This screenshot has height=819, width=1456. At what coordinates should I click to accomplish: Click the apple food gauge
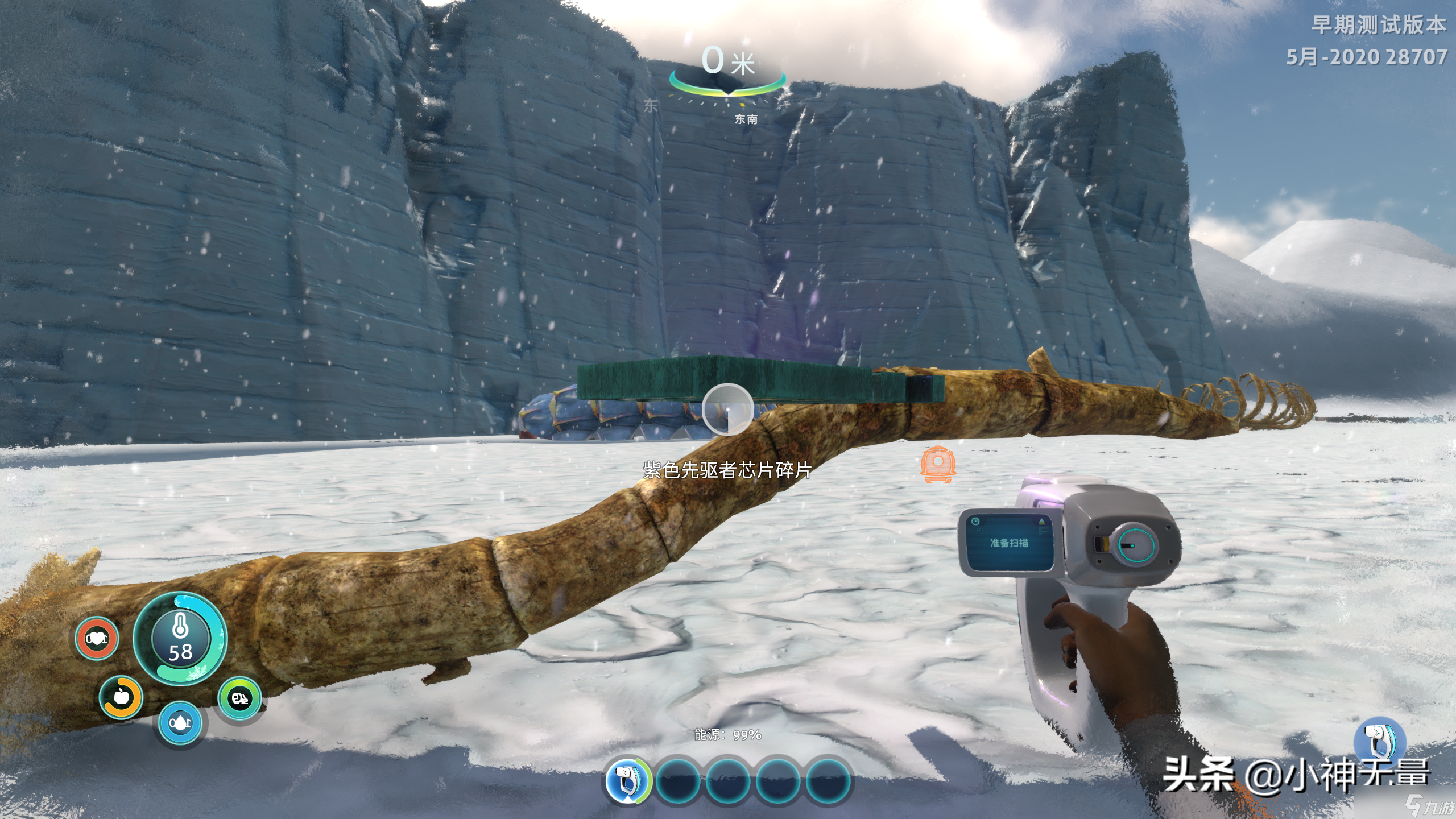point(121,697)
